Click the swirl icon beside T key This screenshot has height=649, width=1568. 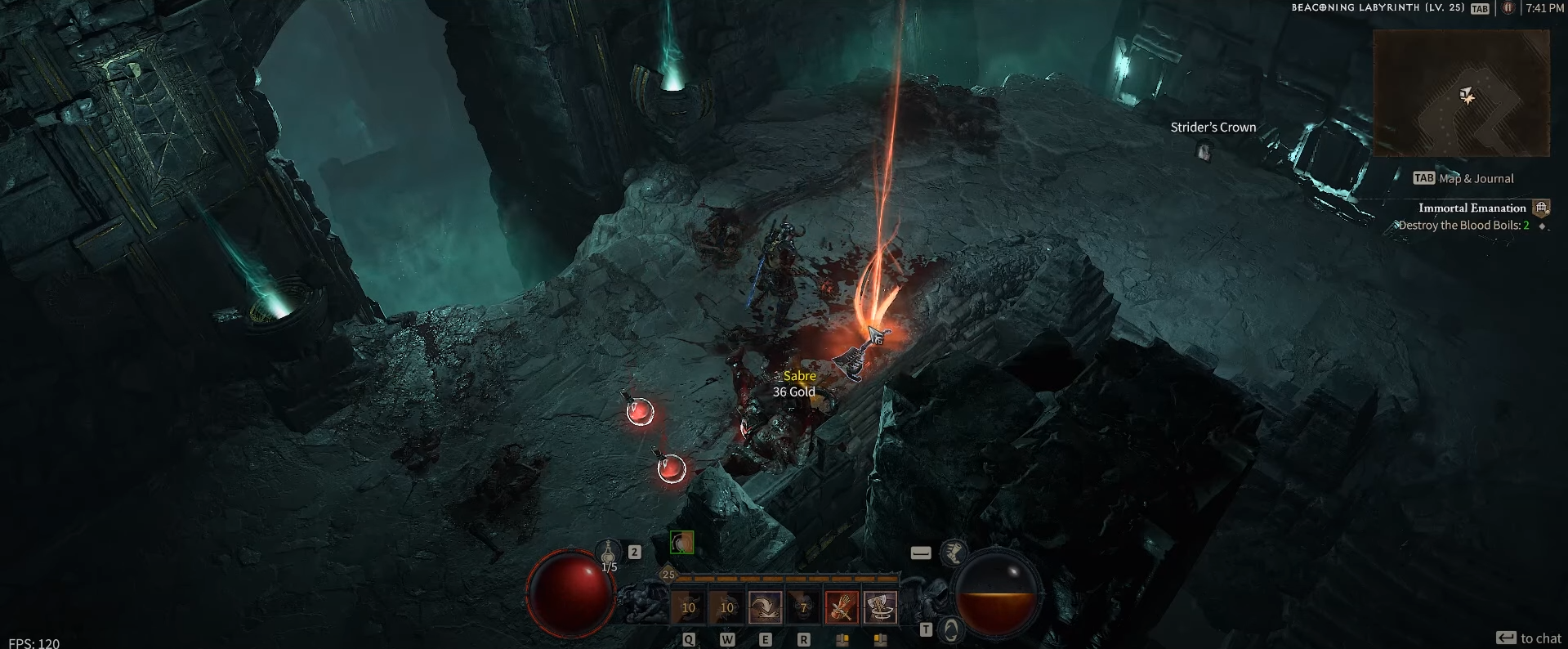click(x=950, y=629)
